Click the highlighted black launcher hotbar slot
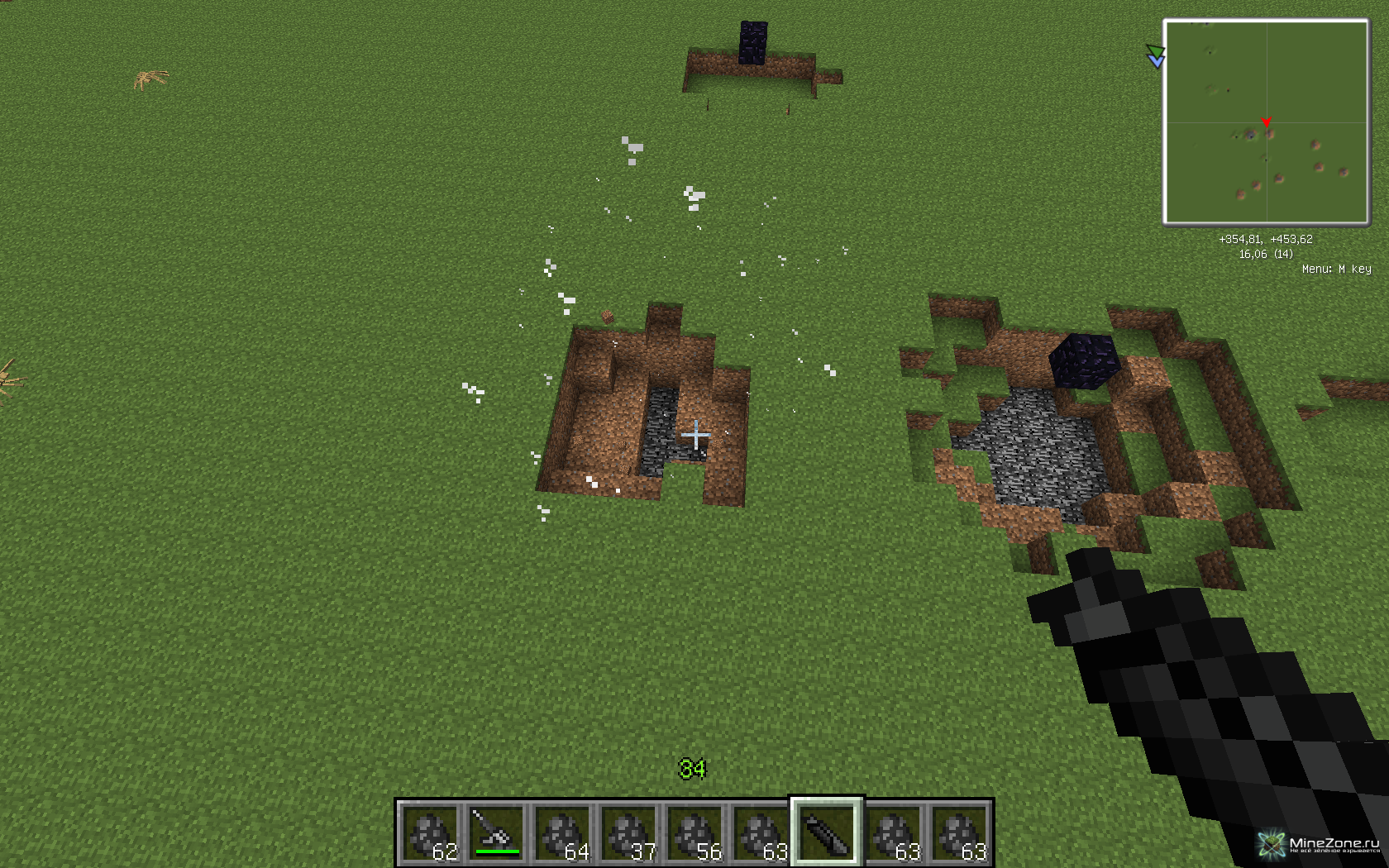 827,833
